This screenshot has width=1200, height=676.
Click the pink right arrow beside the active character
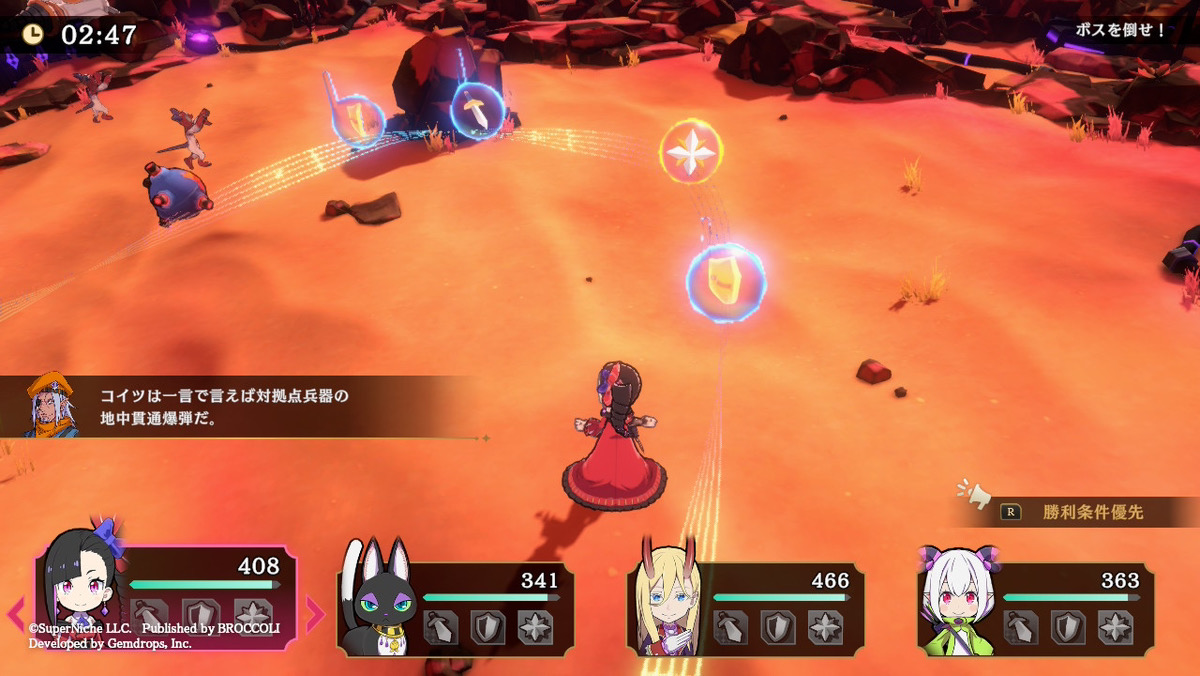click(315, 613)
